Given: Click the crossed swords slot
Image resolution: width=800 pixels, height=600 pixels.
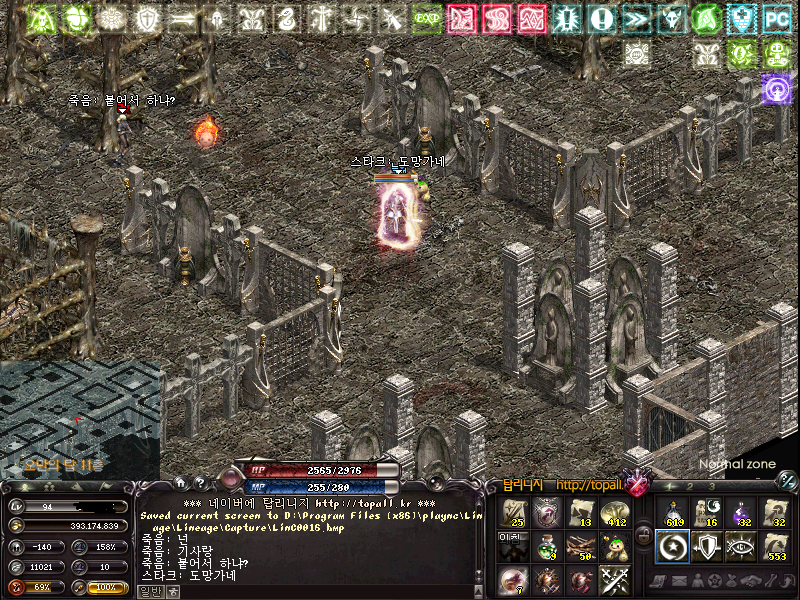Looking at the screenshot, I should [x=613, y=579].
